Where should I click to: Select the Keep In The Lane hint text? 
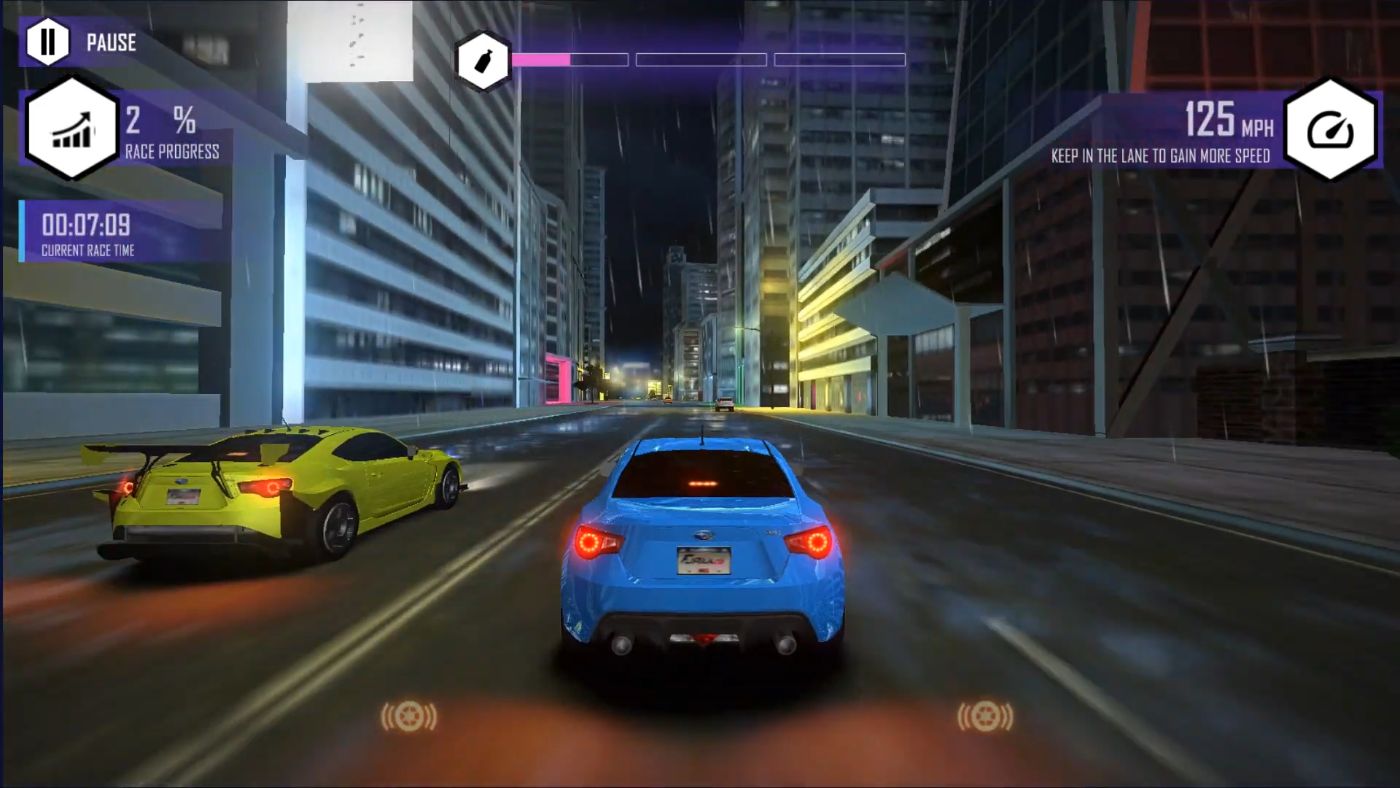[1160, 156]
